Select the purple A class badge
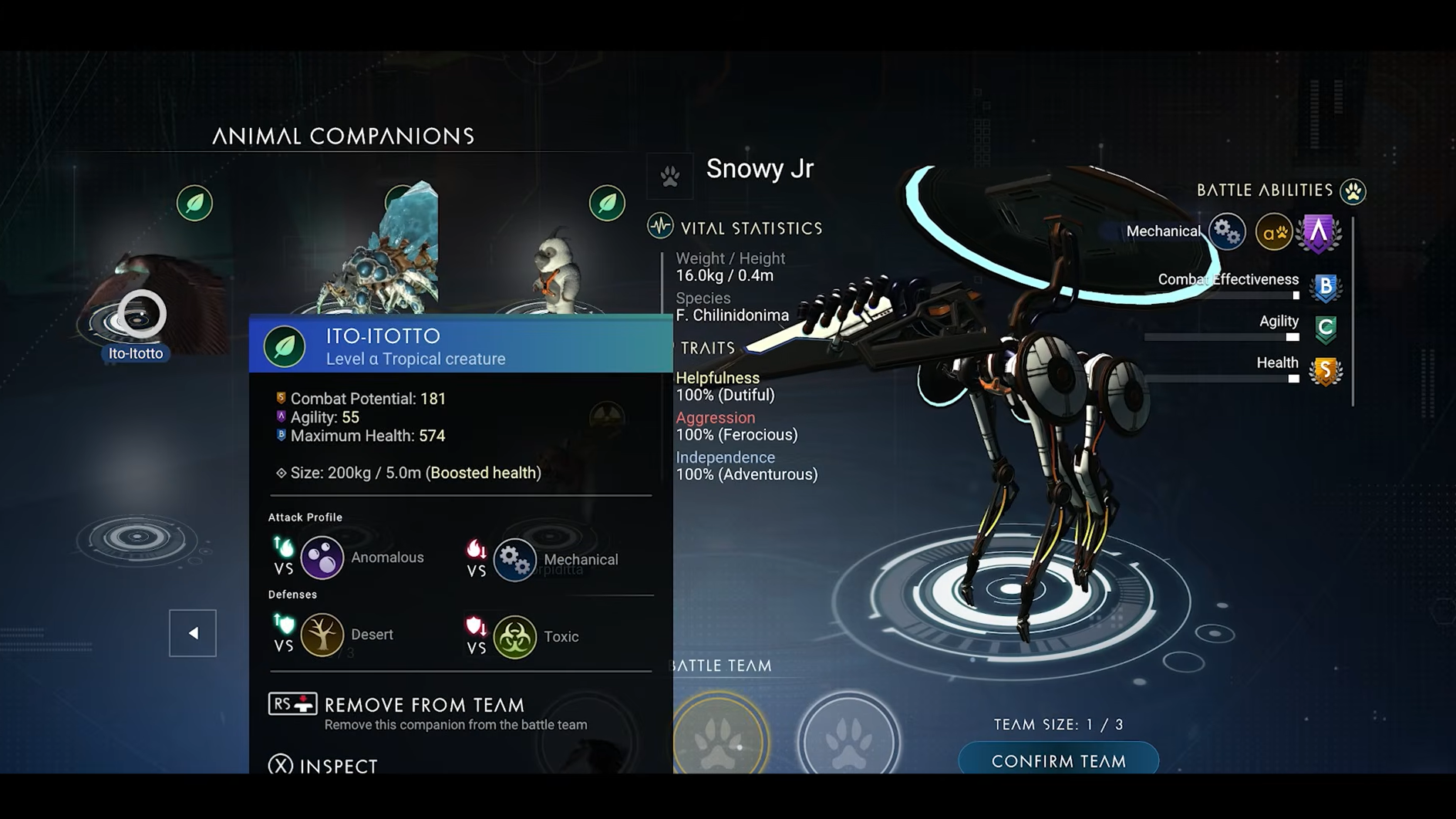Viewport: 1456px width, 819px height. click(x=1319, y=231)
